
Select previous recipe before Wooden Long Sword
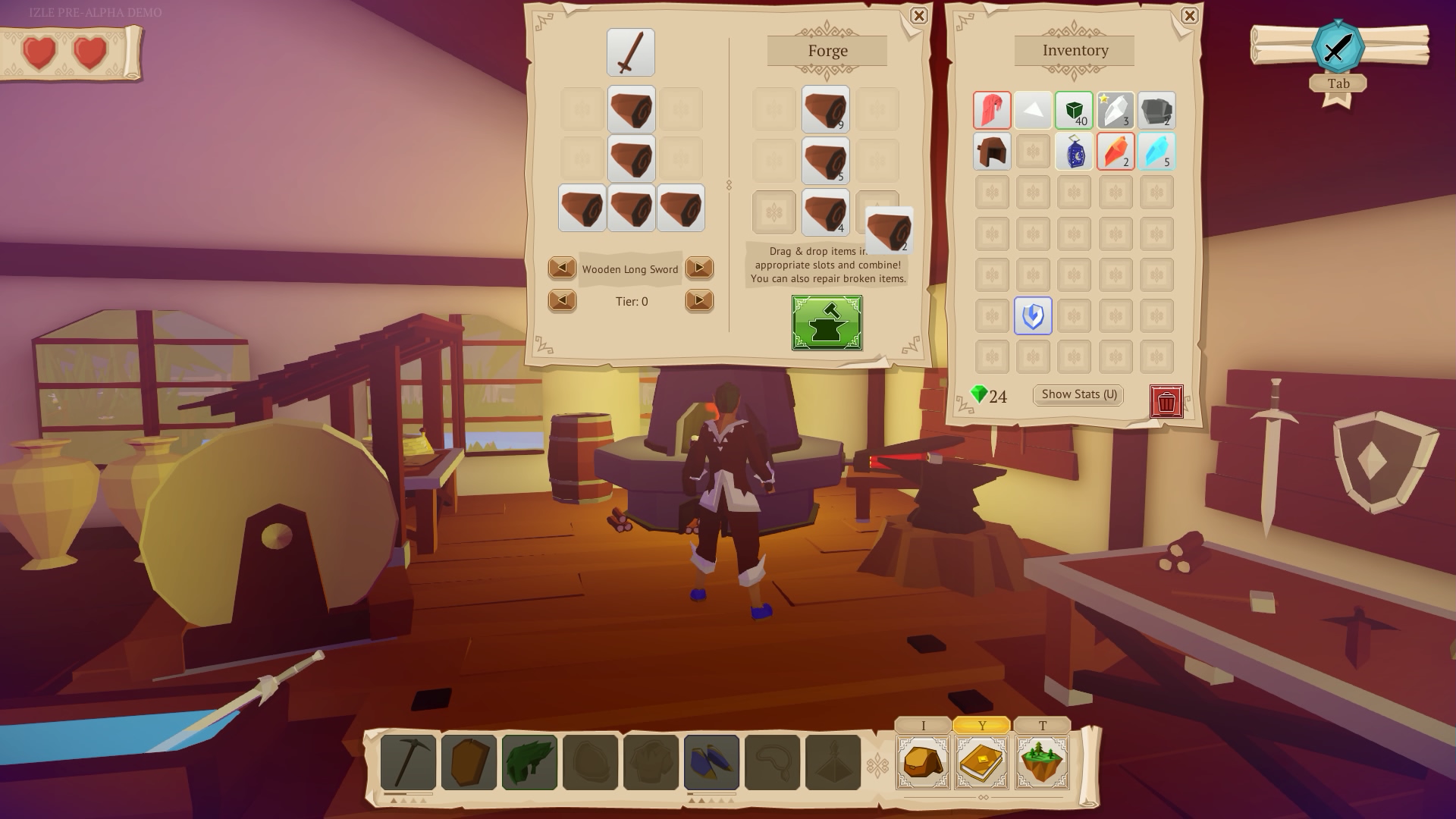point(562,268)
